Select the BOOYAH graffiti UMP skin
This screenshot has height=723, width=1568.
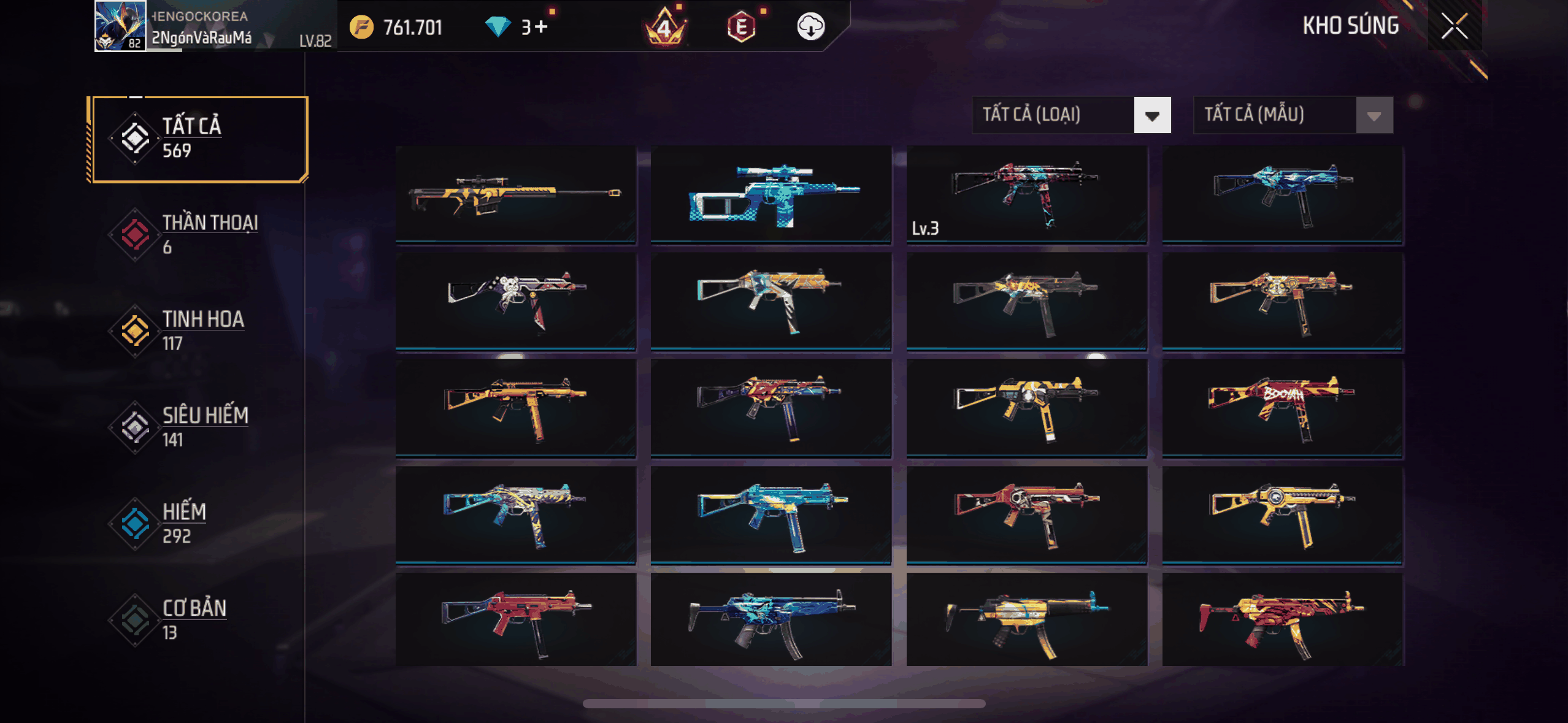pyautogui.click(x=1282, y=408)
